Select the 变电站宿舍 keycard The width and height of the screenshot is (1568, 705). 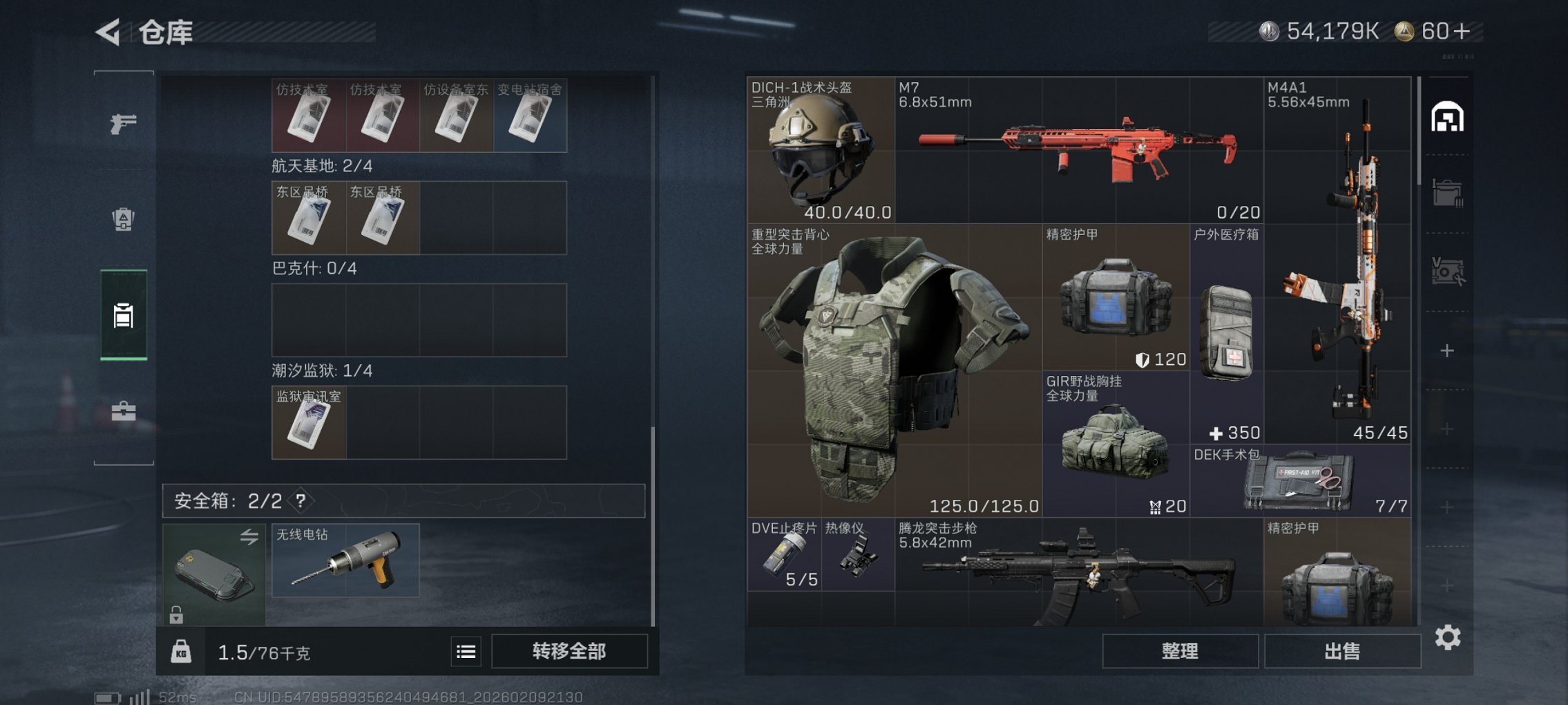point(530,115)
